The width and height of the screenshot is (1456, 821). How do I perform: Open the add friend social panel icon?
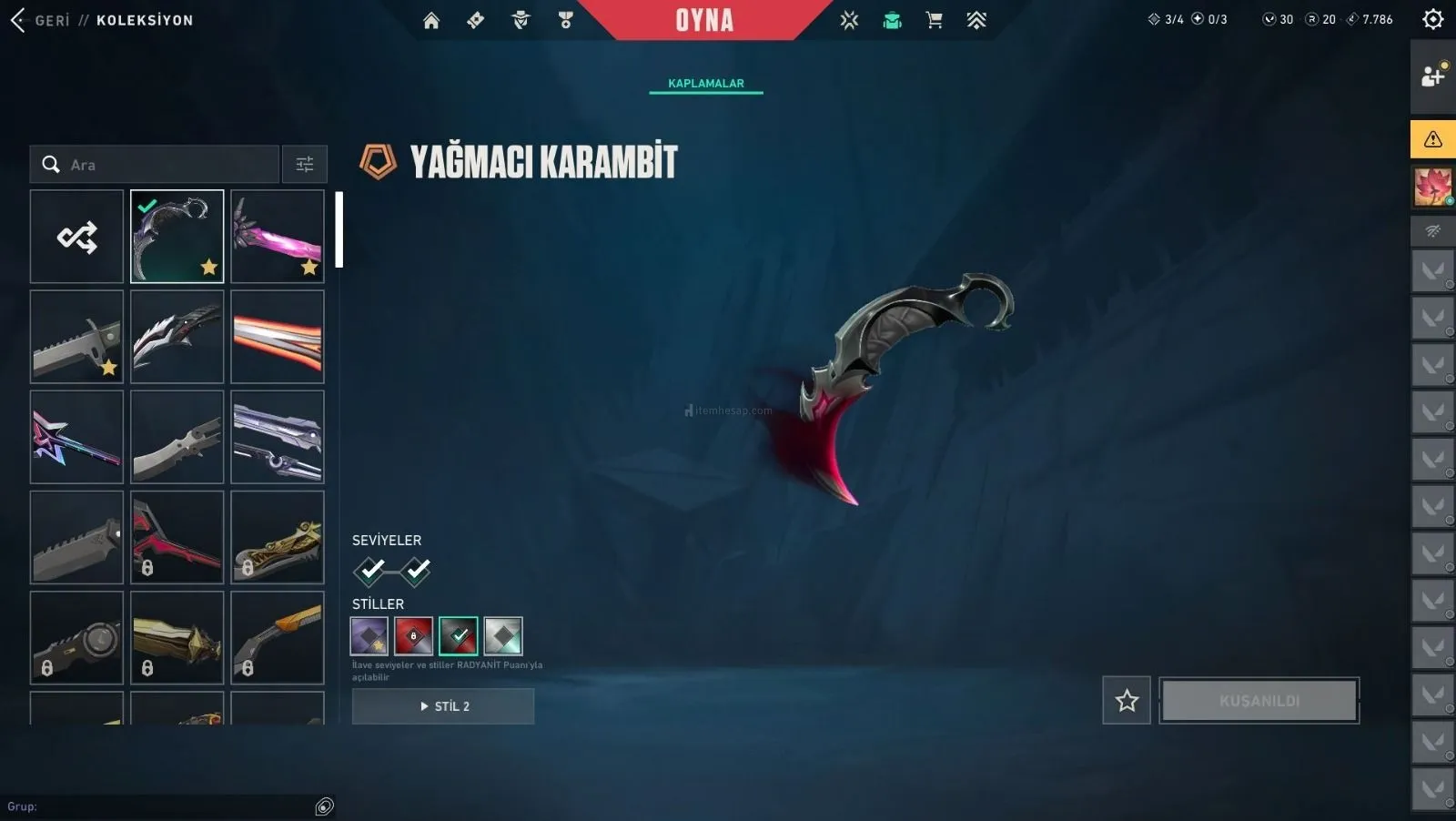1432,76
